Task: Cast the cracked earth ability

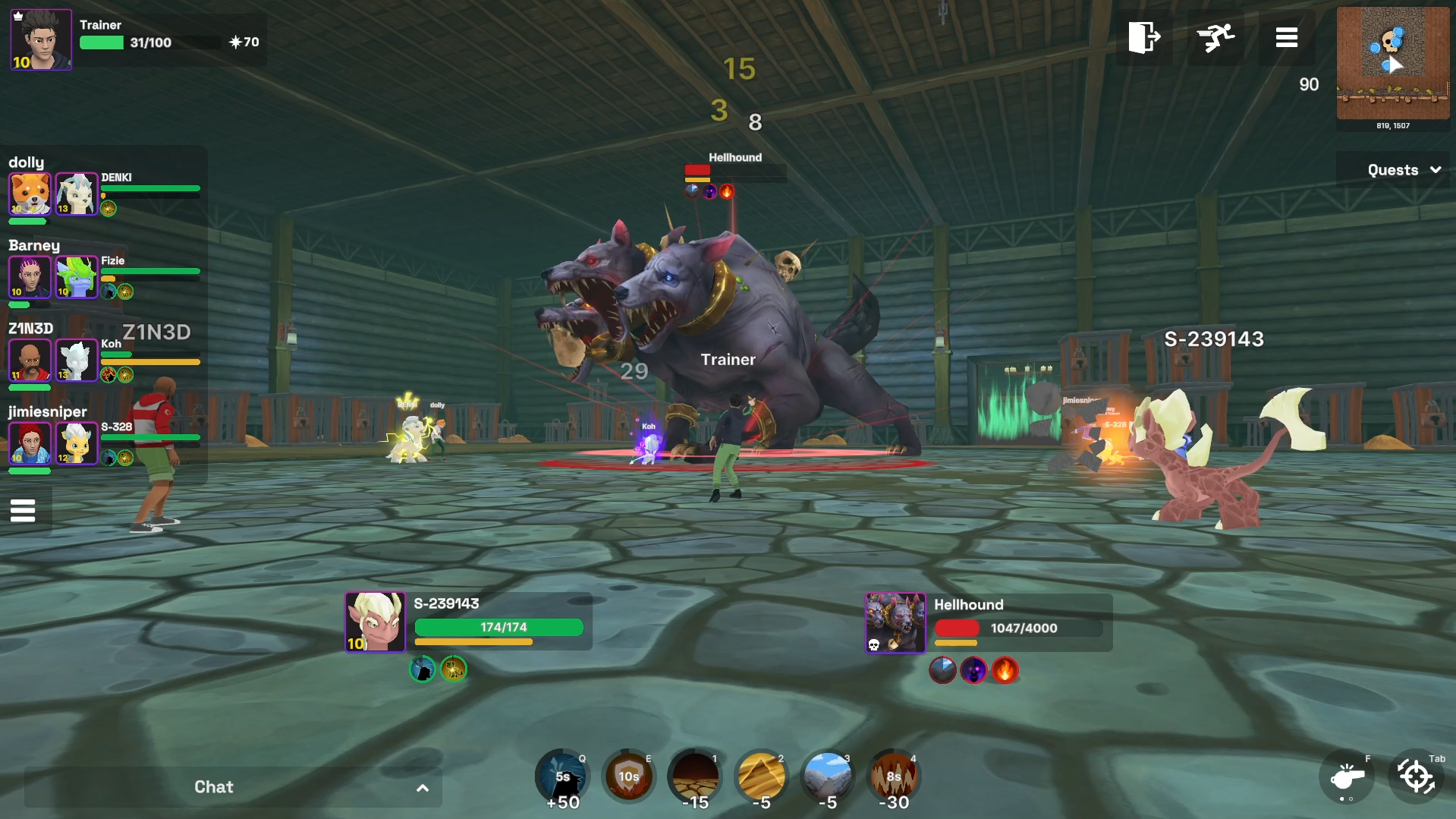Action: point(694,776)
